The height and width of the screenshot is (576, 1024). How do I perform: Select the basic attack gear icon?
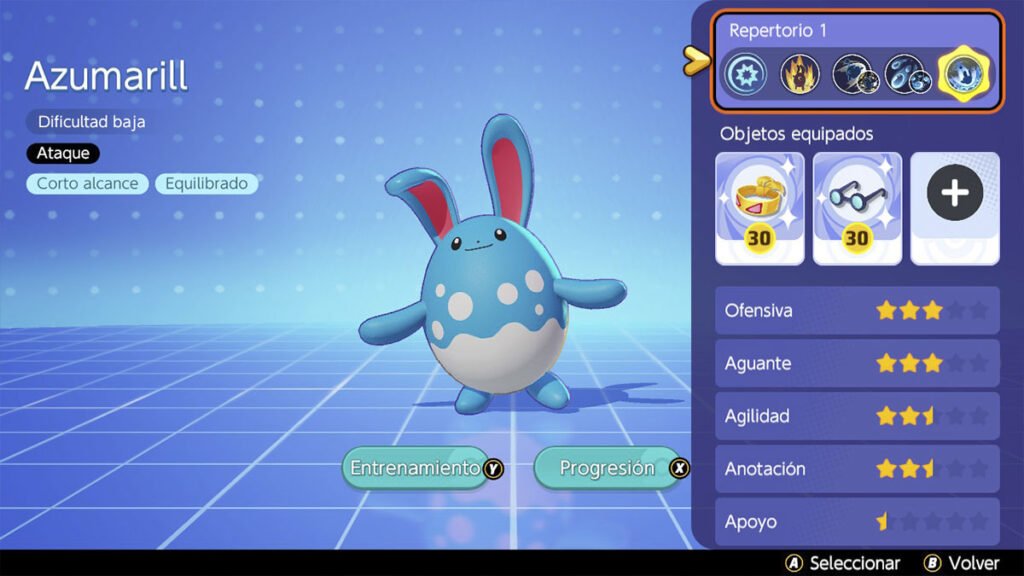[747, 73]
